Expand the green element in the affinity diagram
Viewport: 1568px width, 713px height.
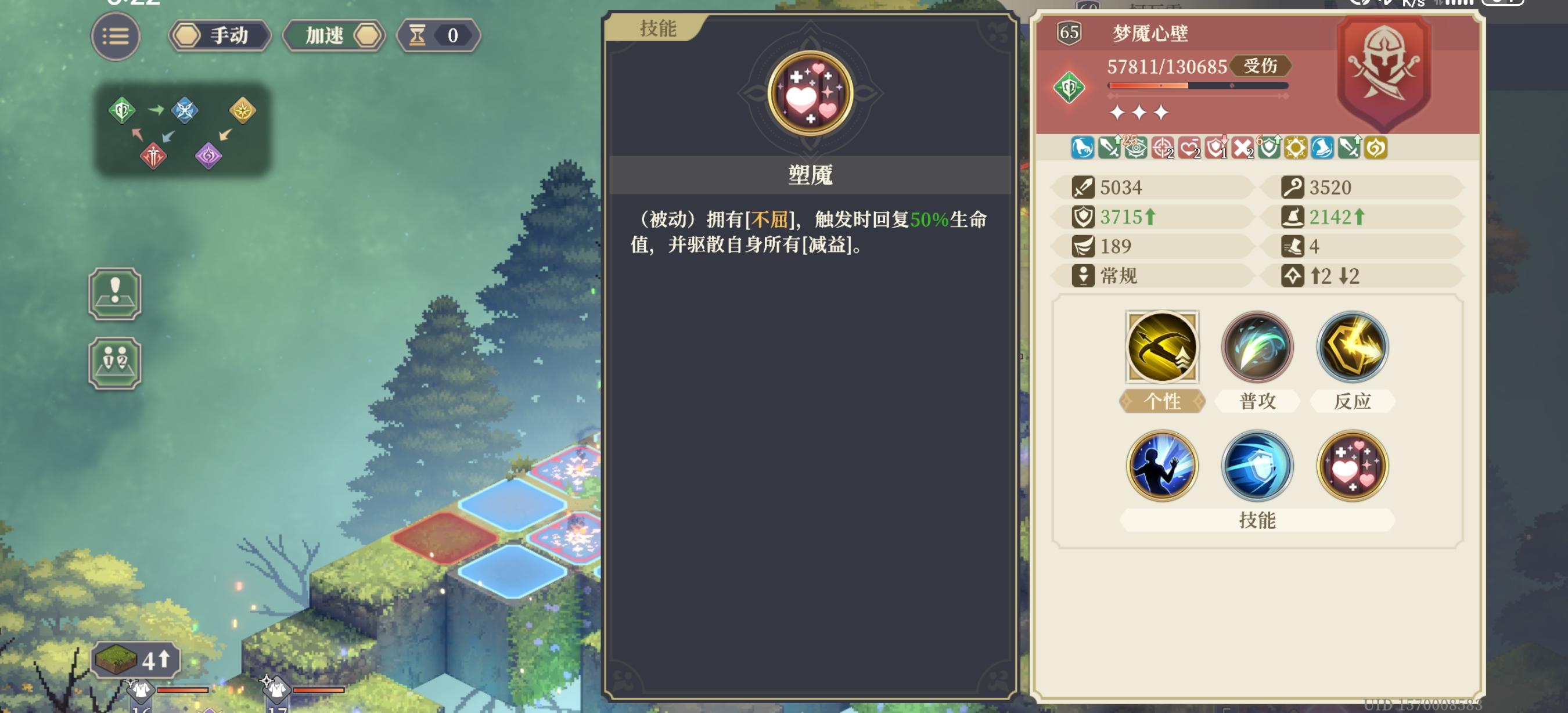point(122,111)
